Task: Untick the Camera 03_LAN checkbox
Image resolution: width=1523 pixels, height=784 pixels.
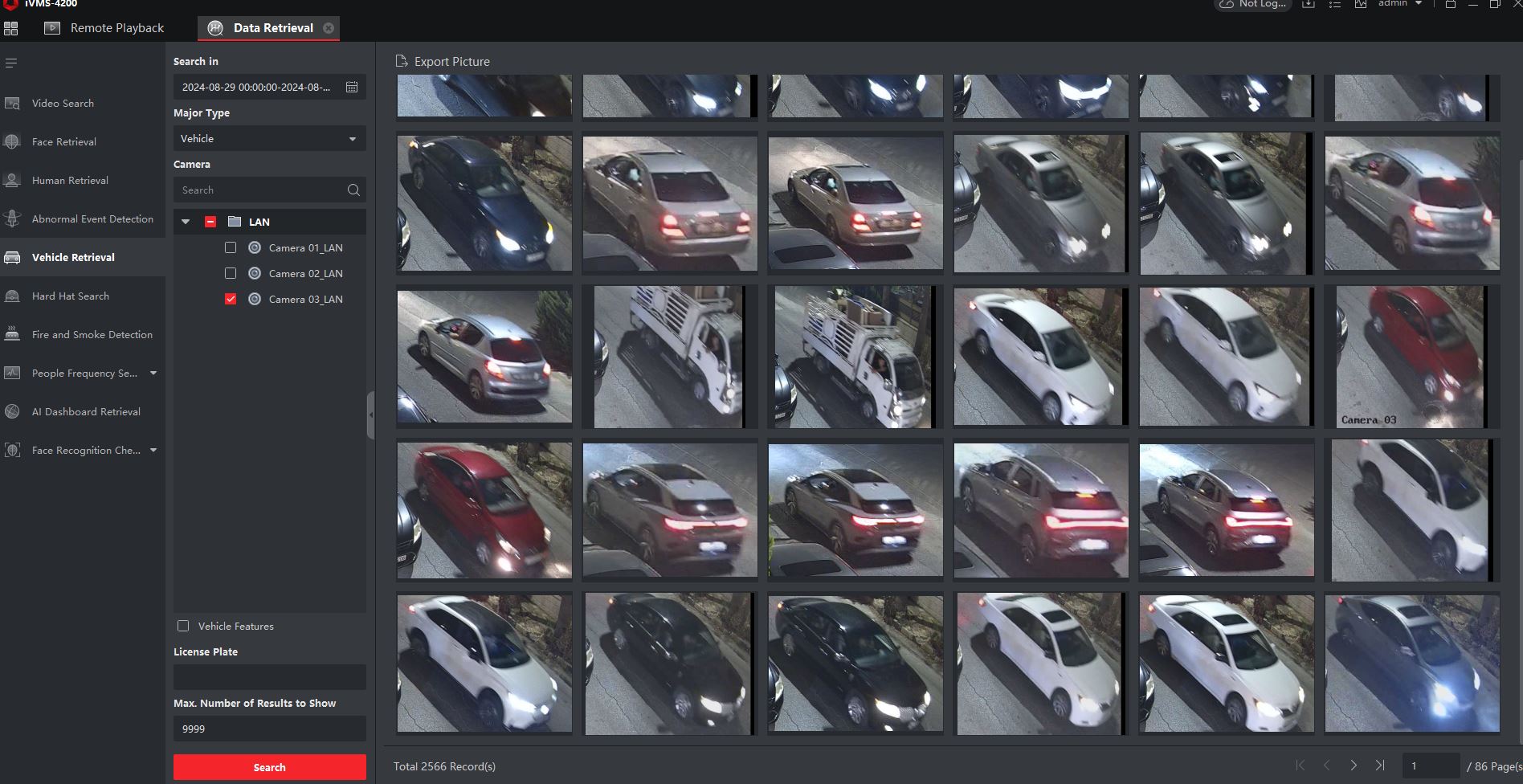Action: pos(231,300)
